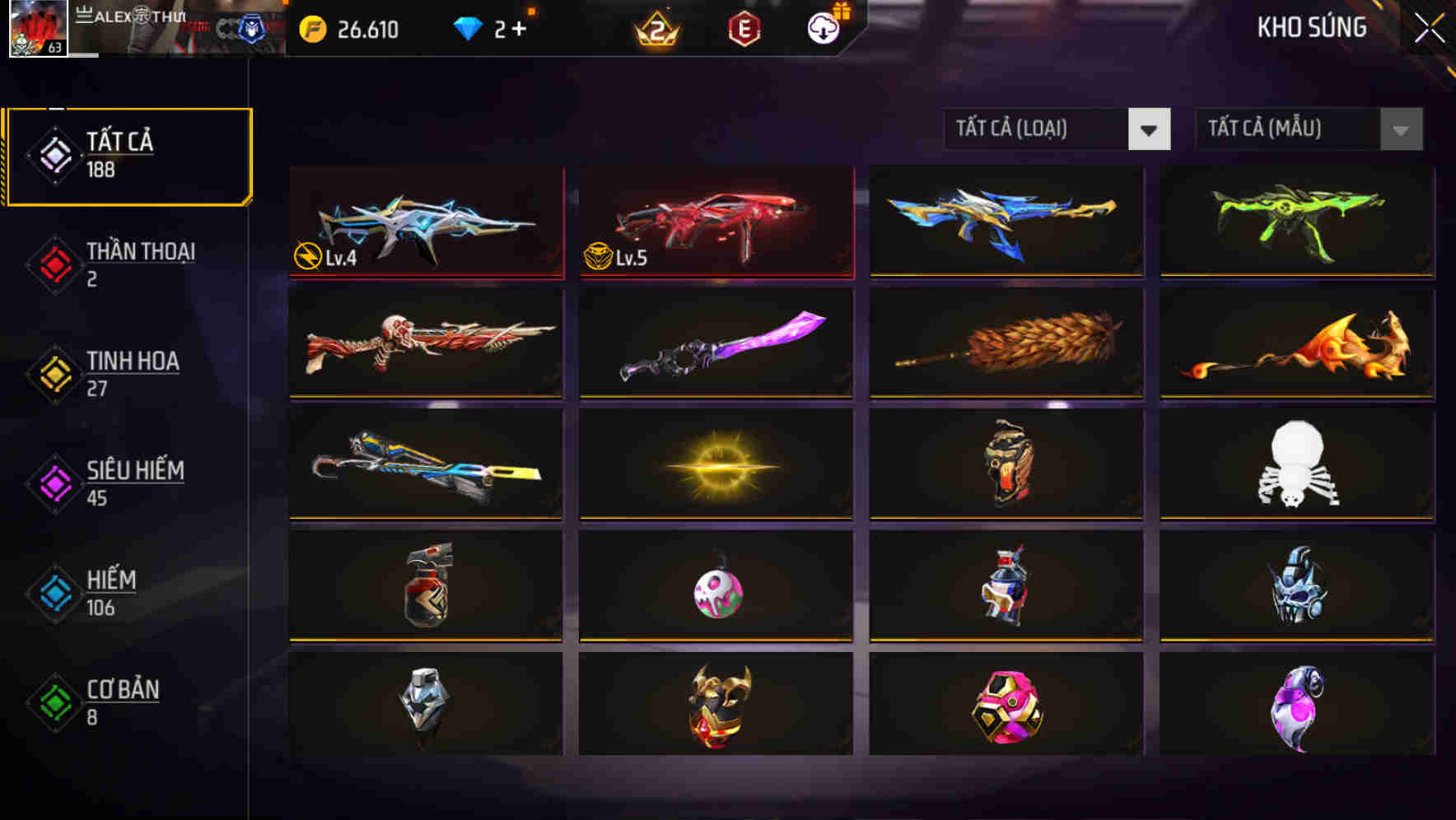Open the cloud download gift icon

(x=824, y=27)
